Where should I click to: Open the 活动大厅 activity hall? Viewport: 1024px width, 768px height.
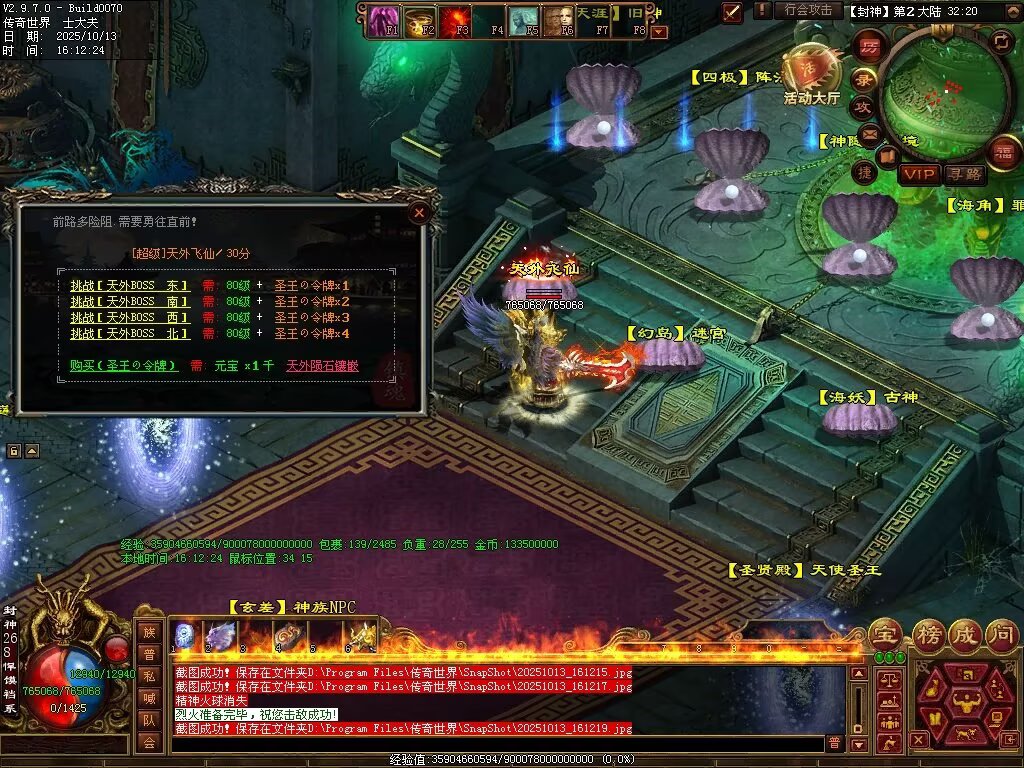[x=812, y=78]
